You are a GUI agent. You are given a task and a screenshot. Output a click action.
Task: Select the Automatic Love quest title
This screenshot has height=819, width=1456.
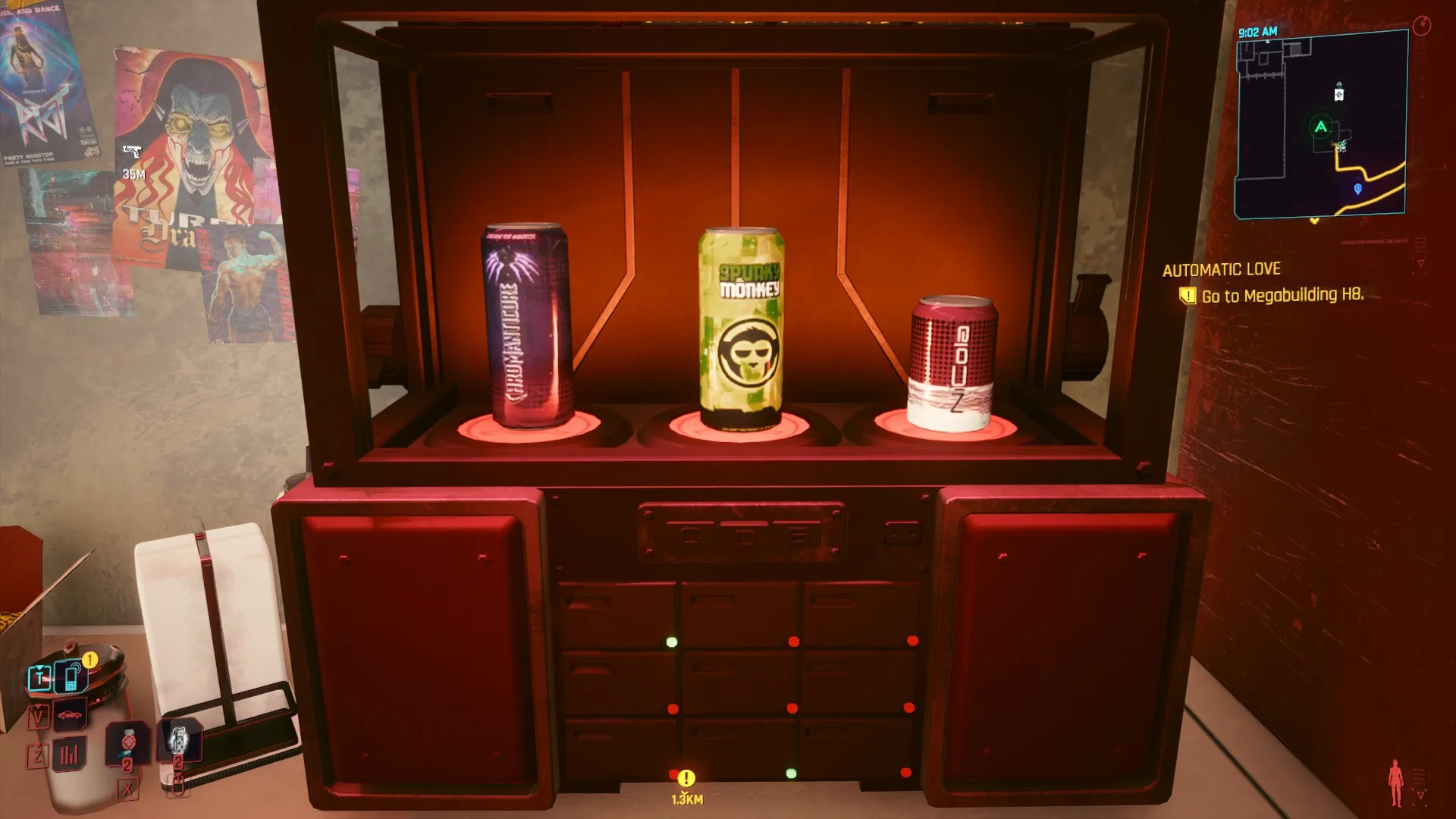click(x=1221, y=270)
